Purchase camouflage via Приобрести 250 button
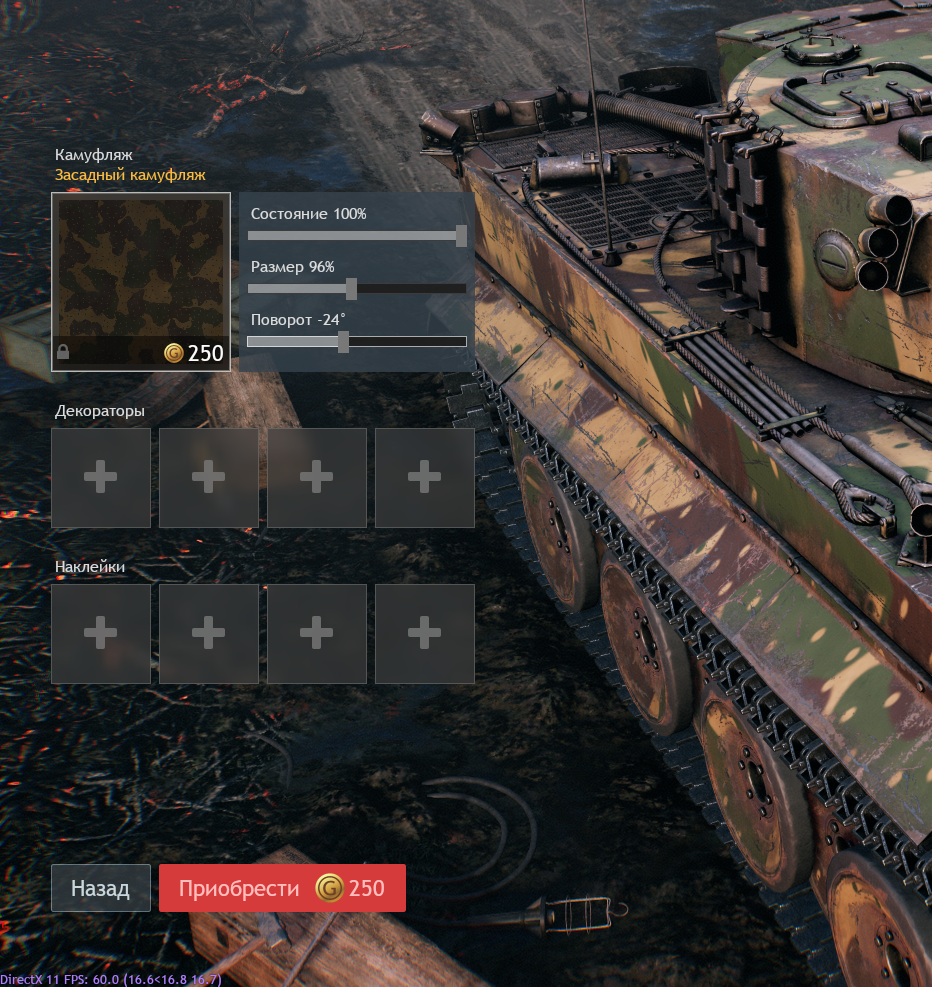The height and width of the screenshot is (987, 932). [x=282, y=888]
